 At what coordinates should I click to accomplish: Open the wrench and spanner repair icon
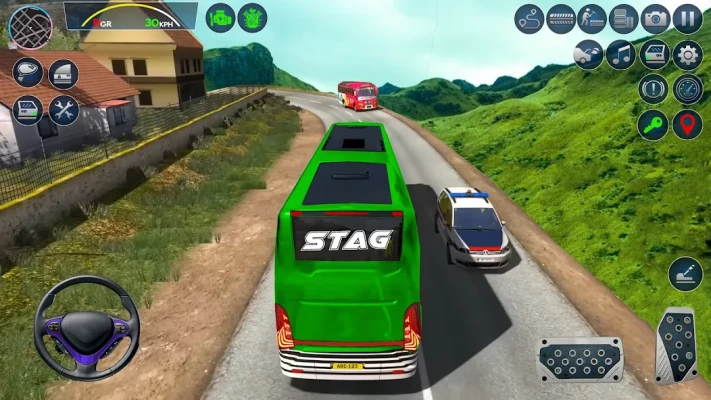coord(63,109)
